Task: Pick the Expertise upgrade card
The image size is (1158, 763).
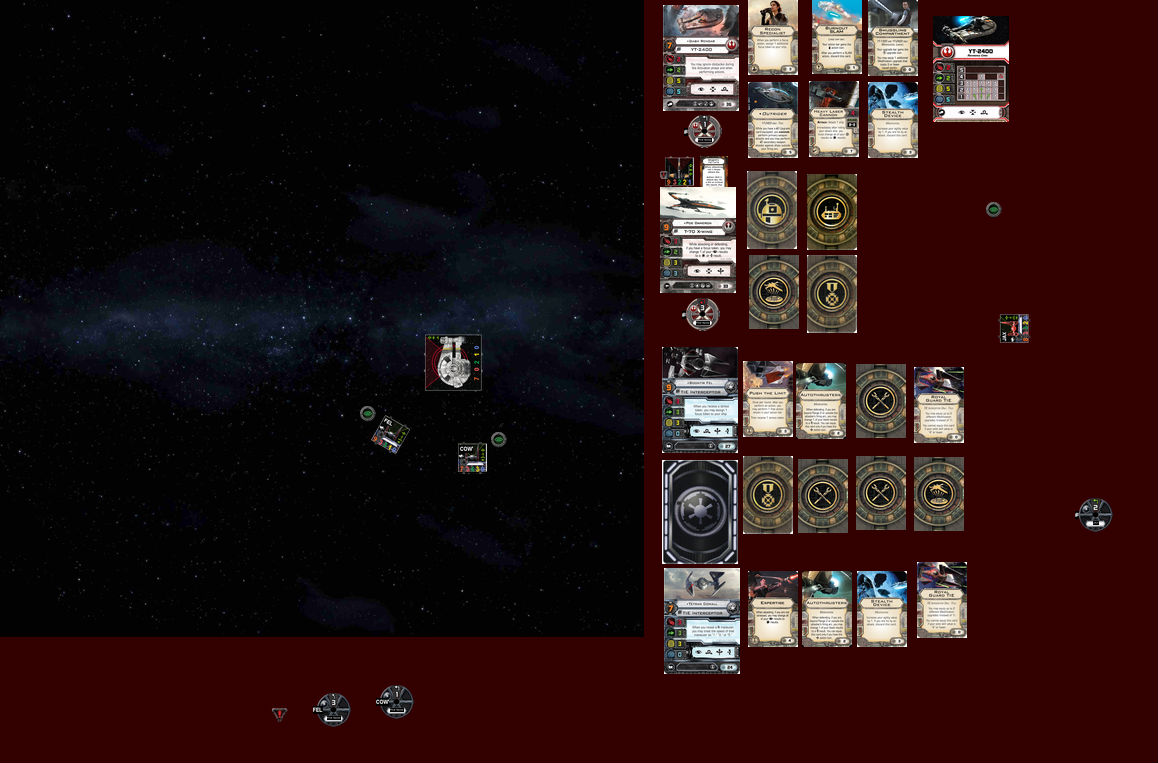Action: tap(773, 609)
